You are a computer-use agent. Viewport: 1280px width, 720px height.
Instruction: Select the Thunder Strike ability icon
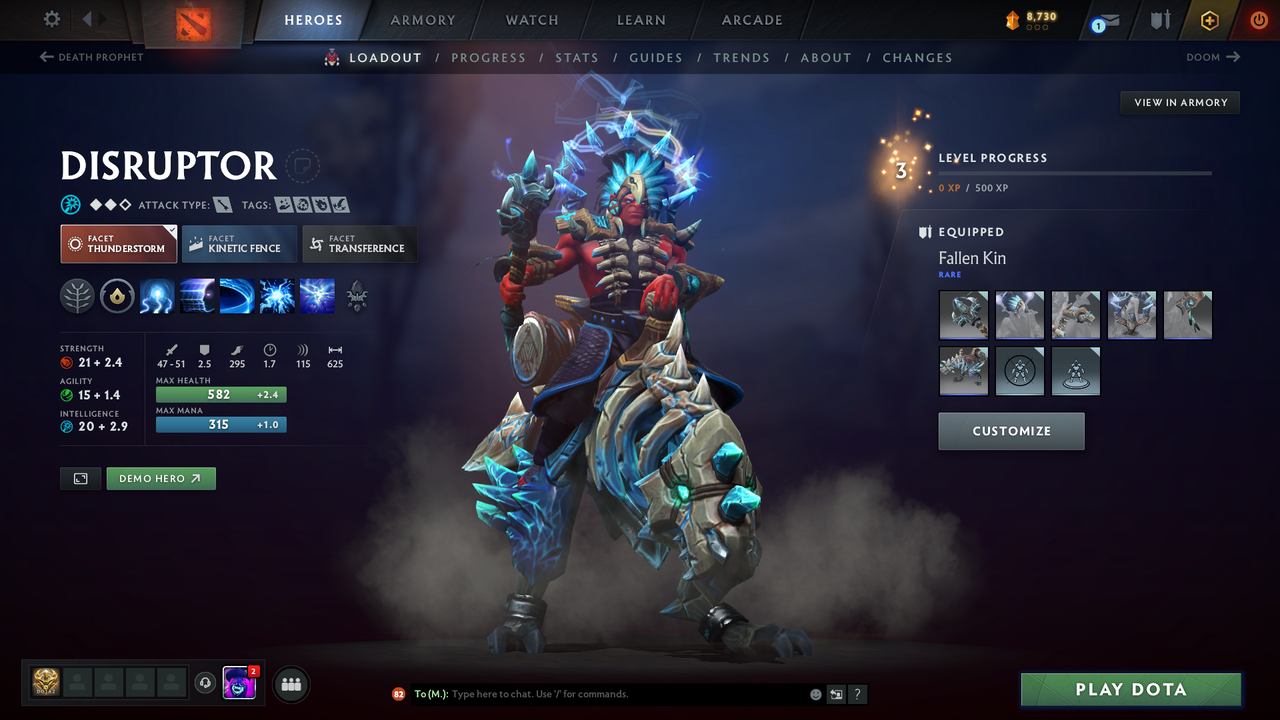[157, 295]
